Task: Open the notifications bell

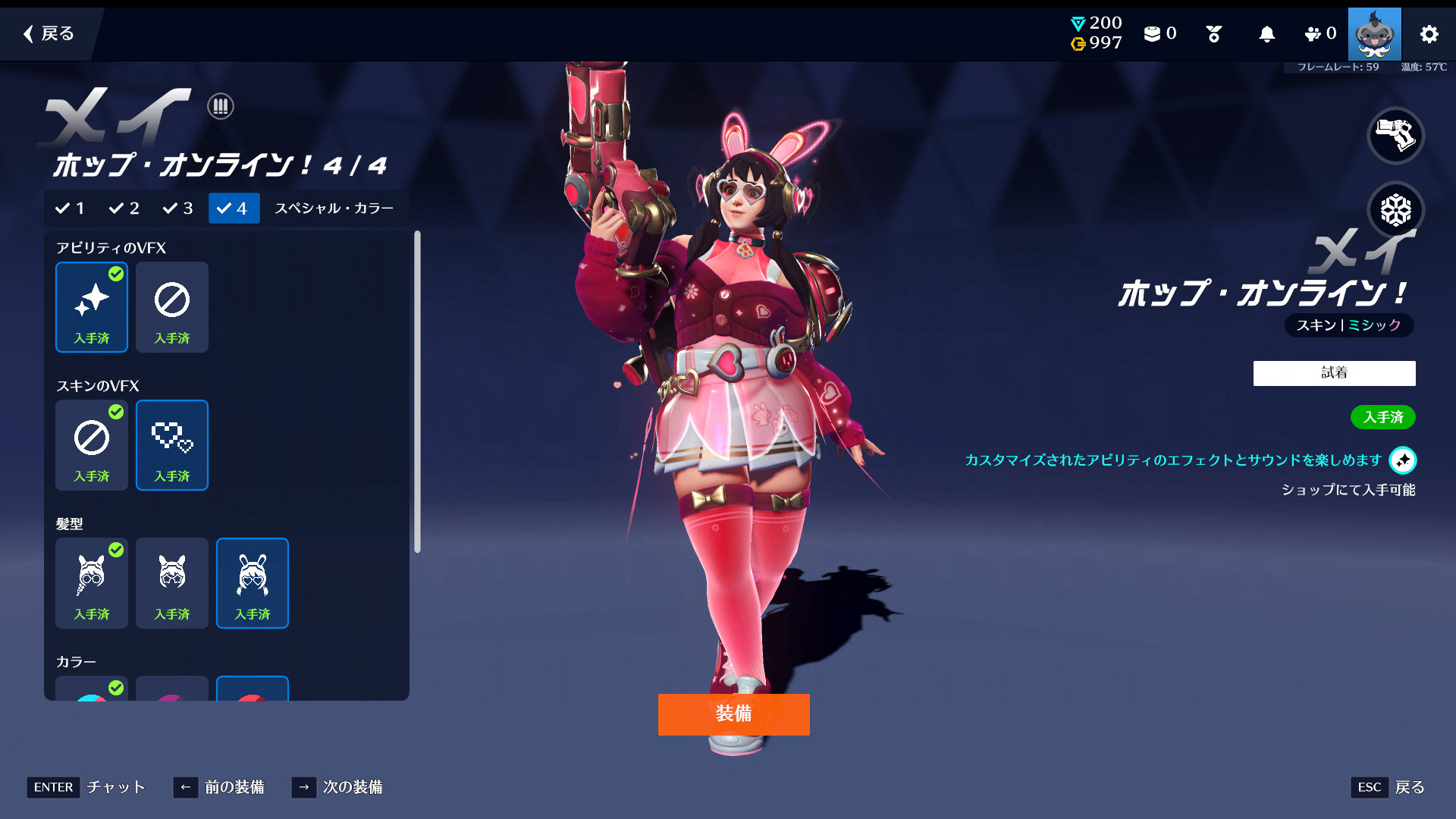Action: (x=1266, y=34)
